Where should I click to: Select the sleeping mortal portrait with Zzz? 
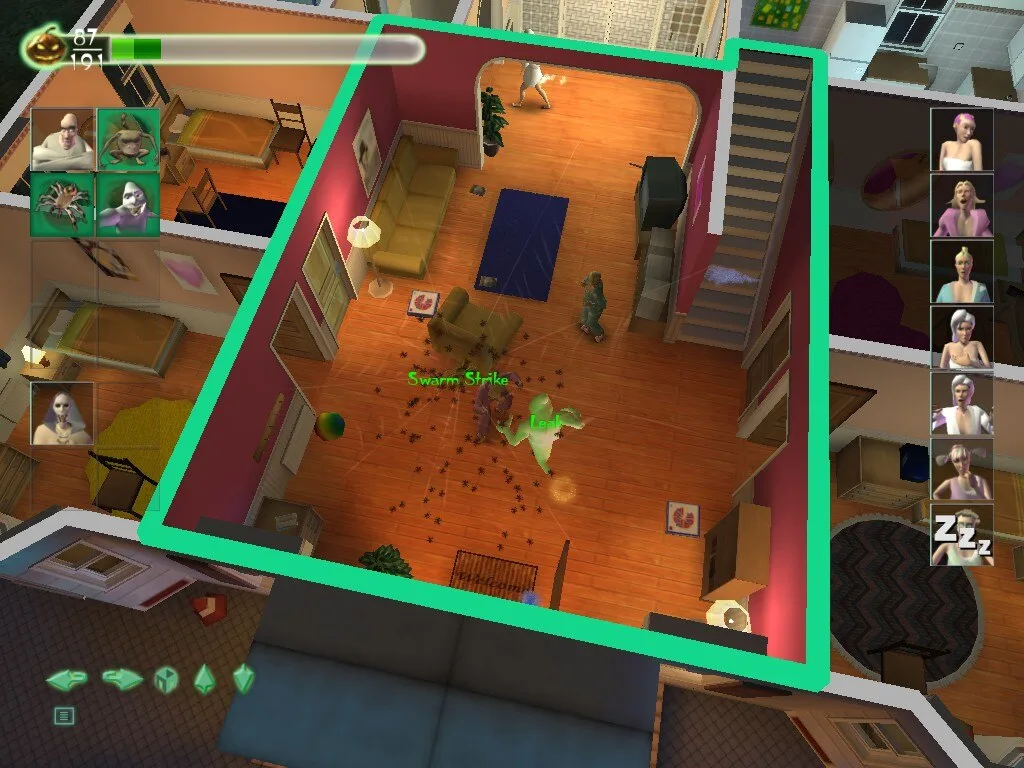tap(962, 536)
